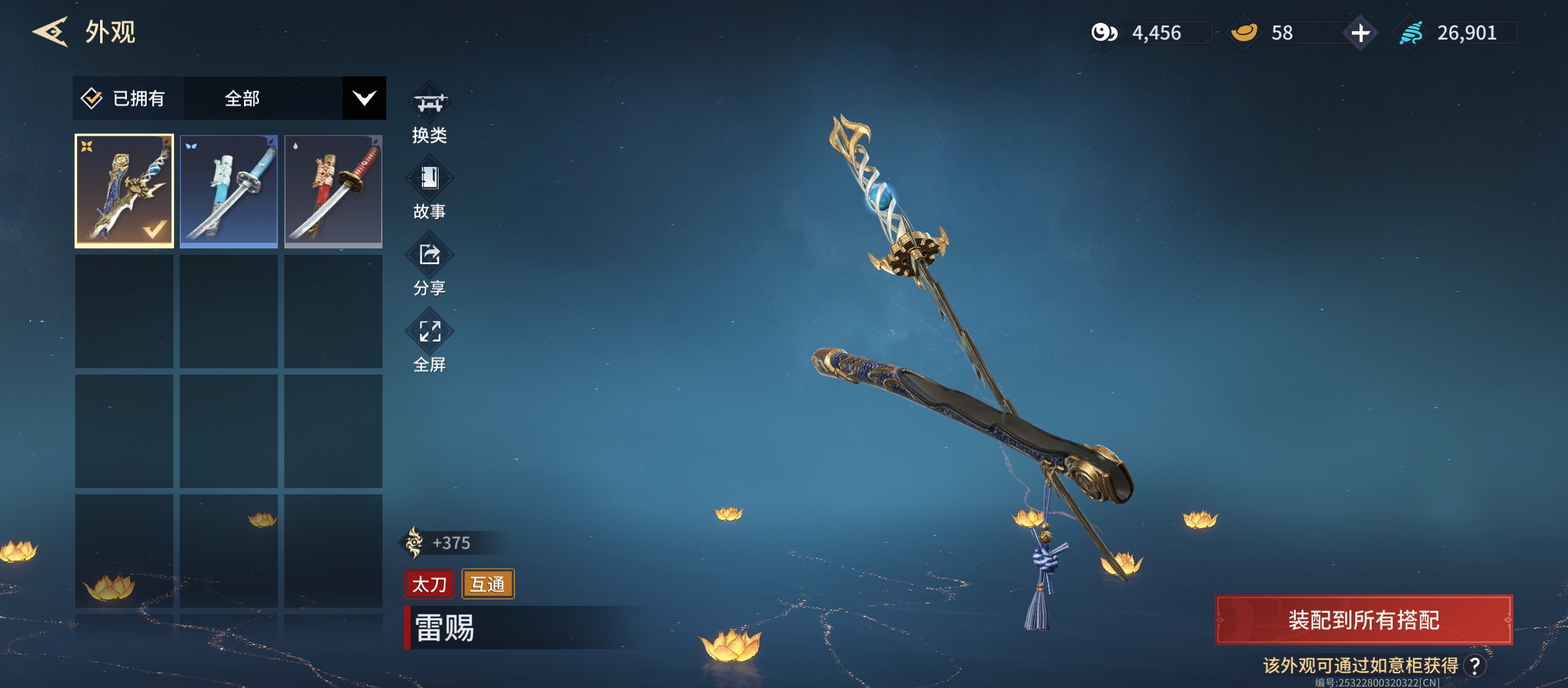
Task: Open the 全部 category dropdown
Action: pyautogui.click(x=364, y=98)
